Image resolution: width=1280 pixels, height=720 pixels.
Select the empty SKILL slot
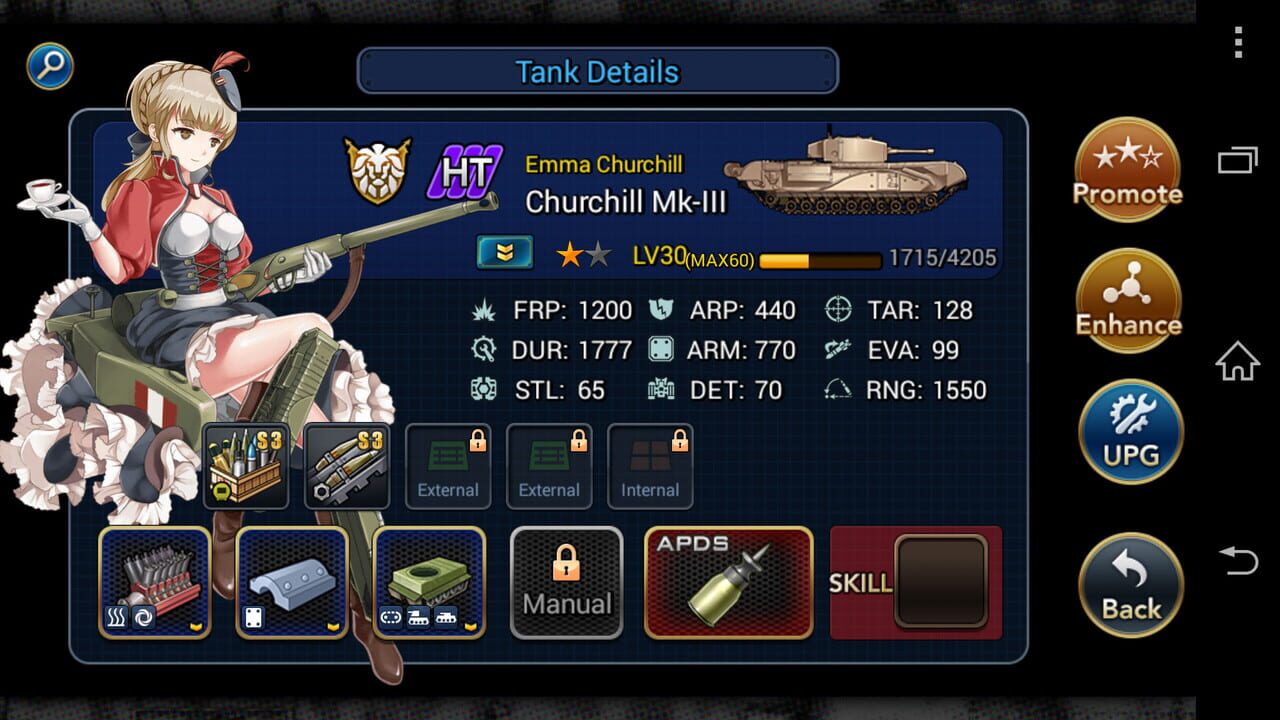pyautogui.click(x=940, y=581)
